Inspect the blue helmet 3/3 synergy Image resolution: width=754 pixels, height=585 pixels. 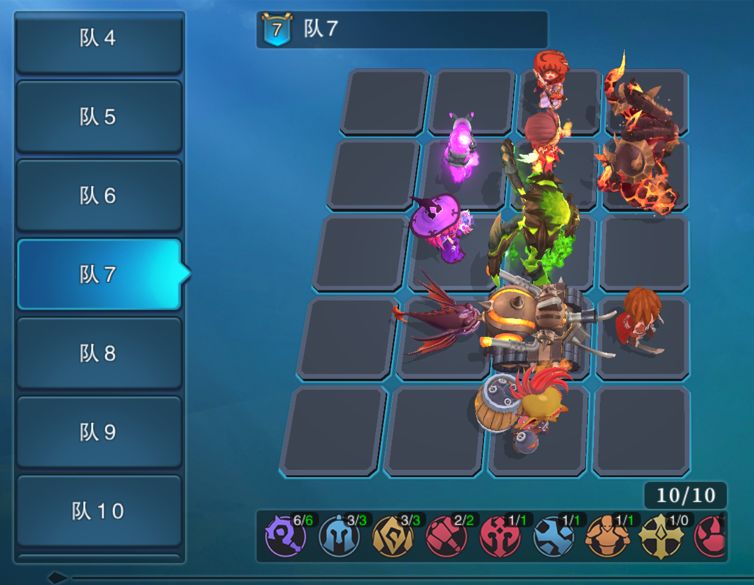(338, 538)
